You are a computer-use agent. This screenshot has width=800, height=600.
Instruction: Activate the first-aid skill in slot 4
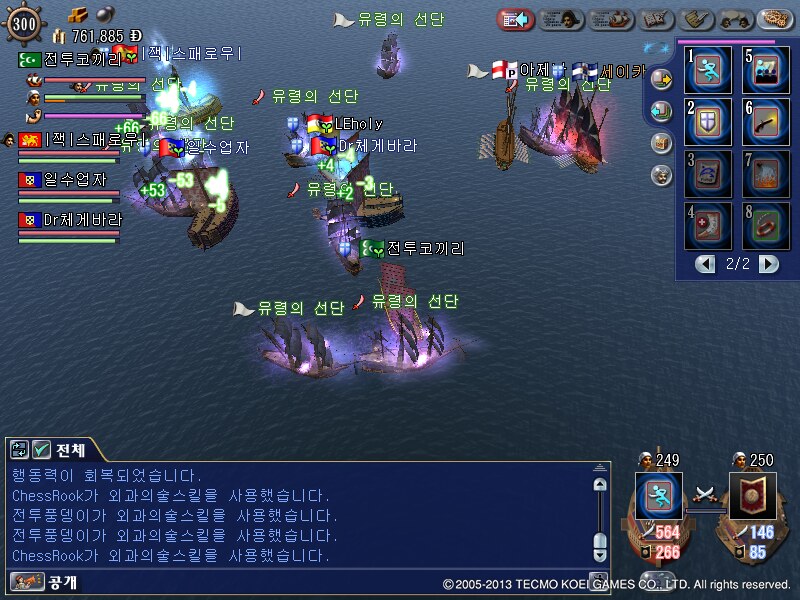(x=707, y=226)
